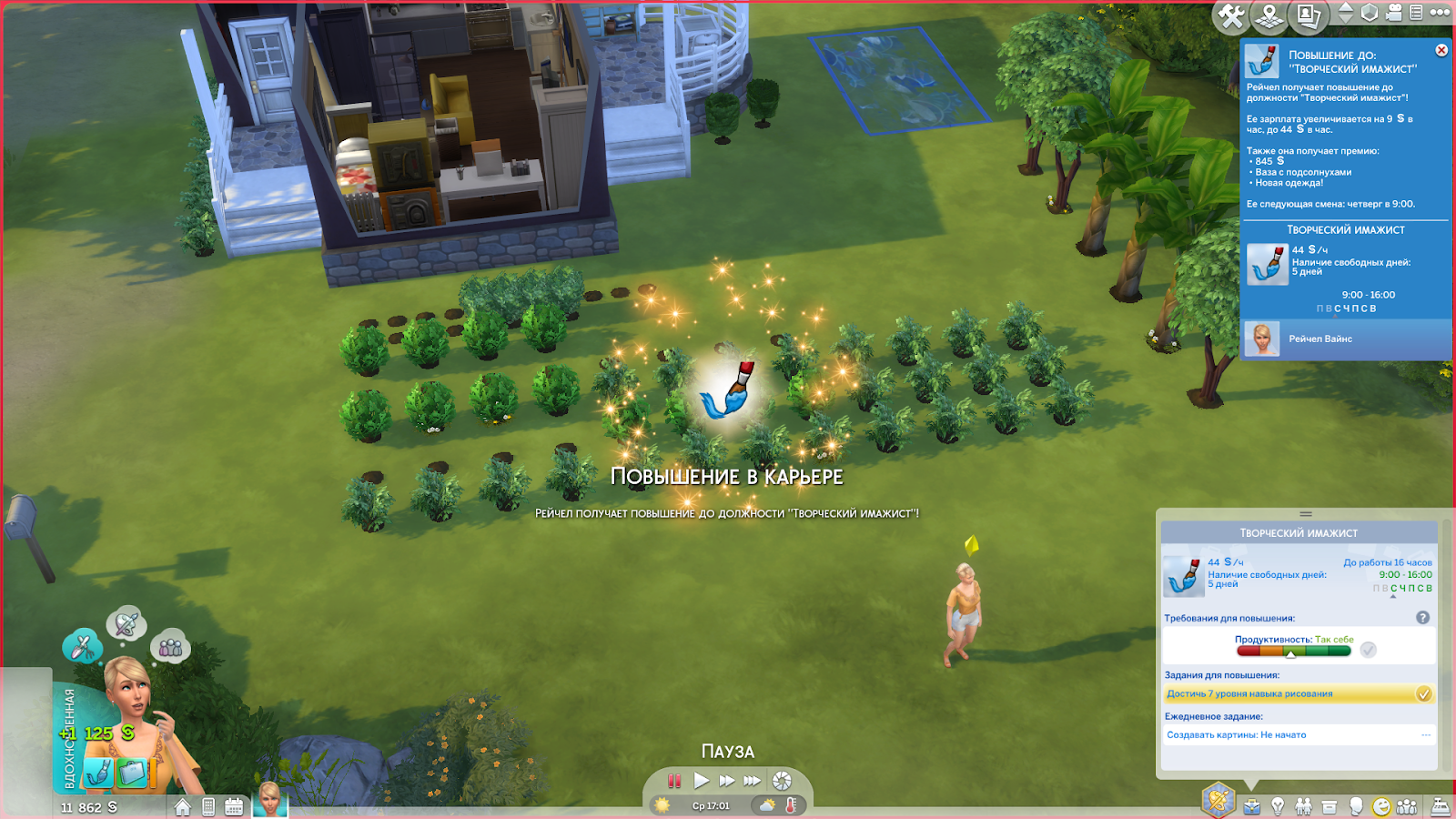Resume game at normal play speed

[701, 781]
